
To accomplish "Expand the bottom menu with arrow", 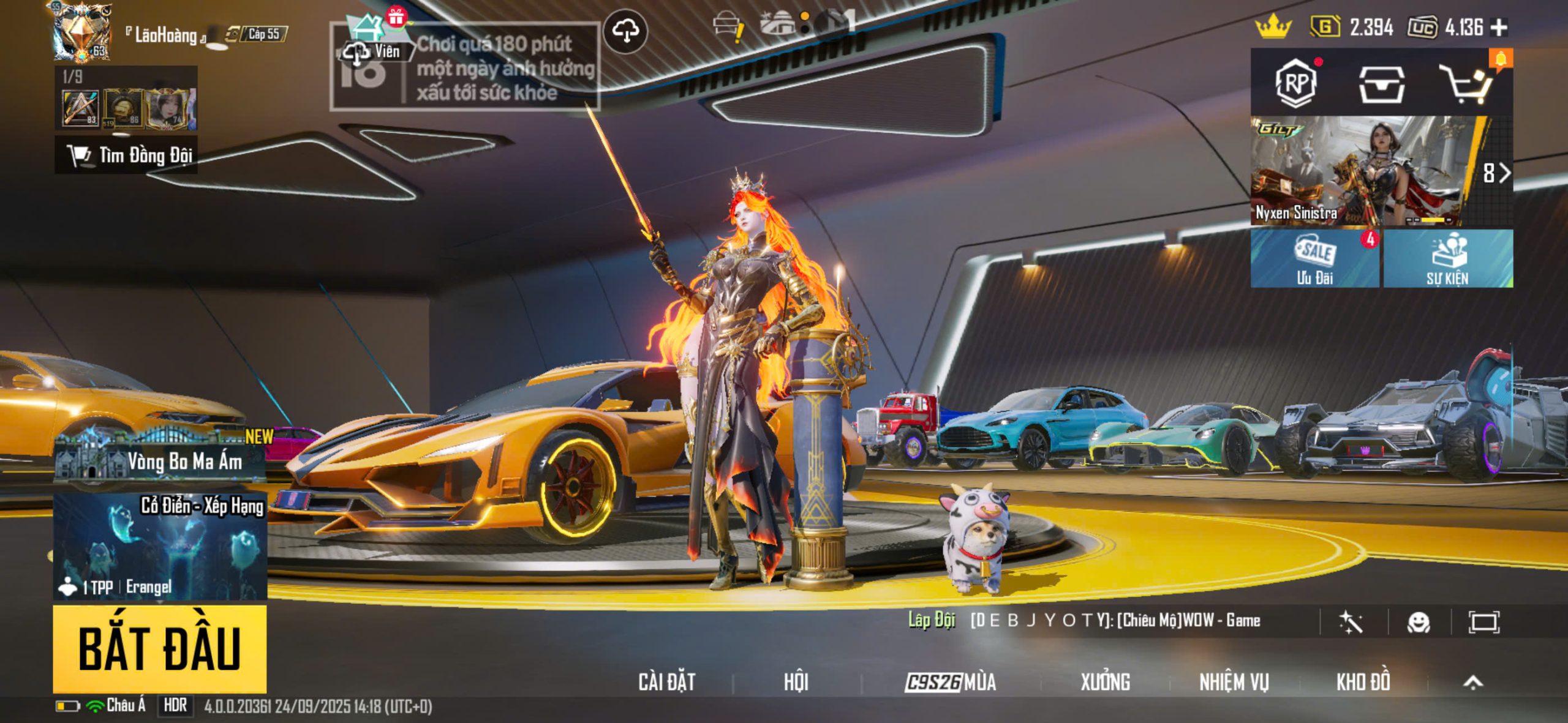I will 1473,682.
